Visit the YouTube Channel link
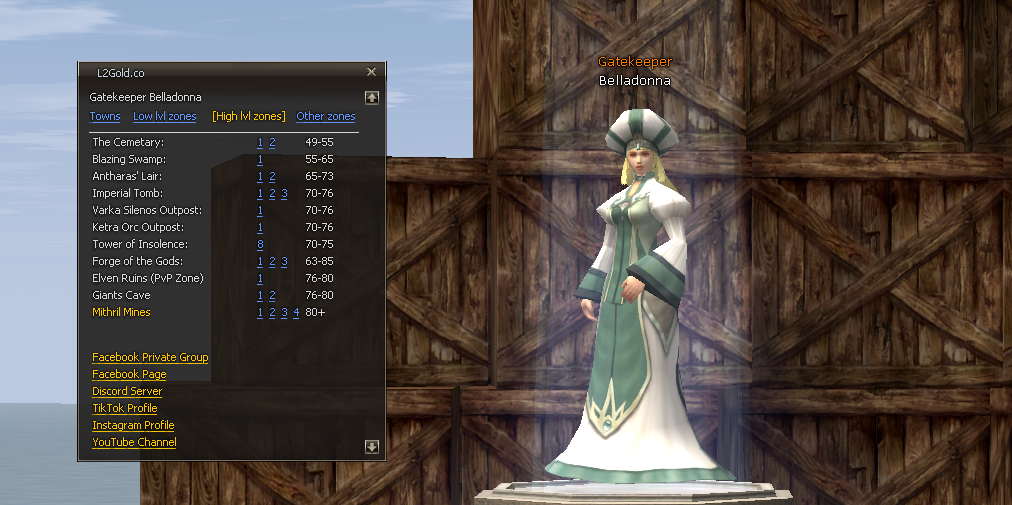The image size is (1012, 505). pos(134,442)
